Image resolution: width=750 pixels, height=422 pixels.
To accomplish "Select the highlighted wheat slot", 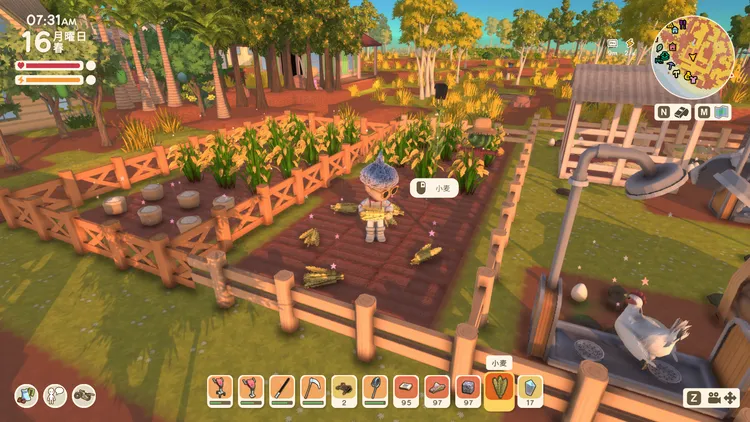I will (x=499, y=388).
